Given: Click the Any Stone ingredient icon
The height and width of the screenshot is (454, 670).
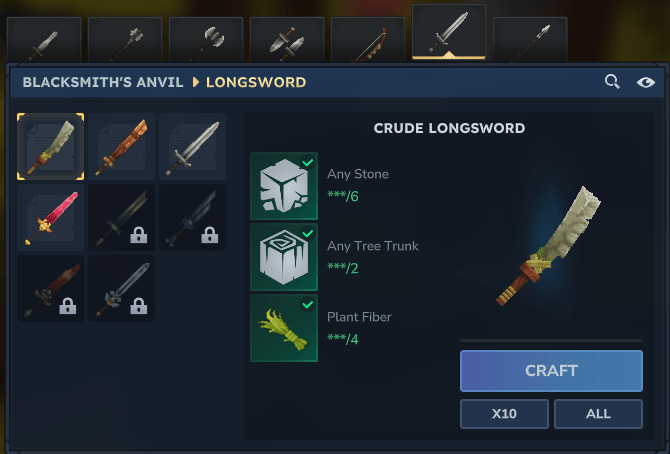Looking at the screenshot, I should [x=284, y=186].
